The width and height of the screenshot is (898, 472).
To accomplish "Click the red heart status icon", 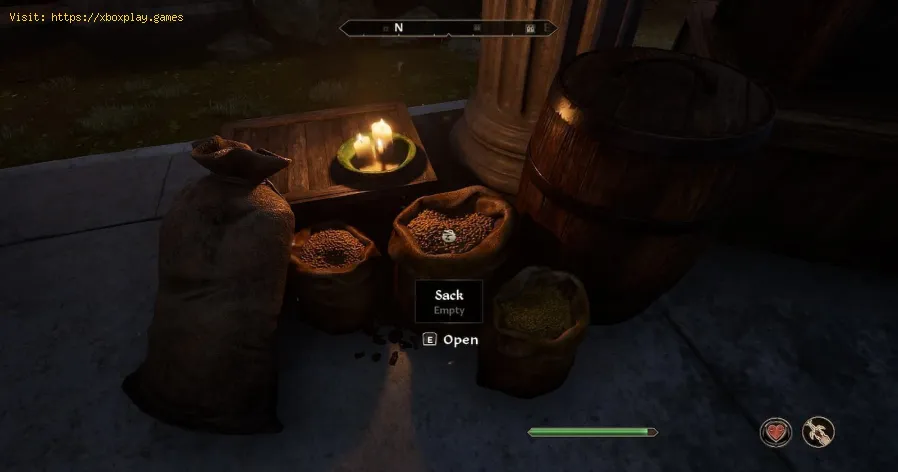I will point(776,432).
